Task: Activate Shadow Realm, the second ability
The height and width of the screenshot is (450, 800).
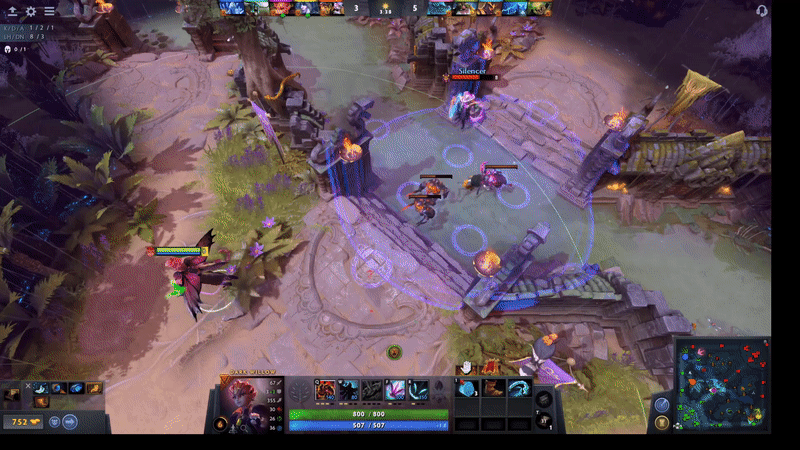Action: point(347,390)
